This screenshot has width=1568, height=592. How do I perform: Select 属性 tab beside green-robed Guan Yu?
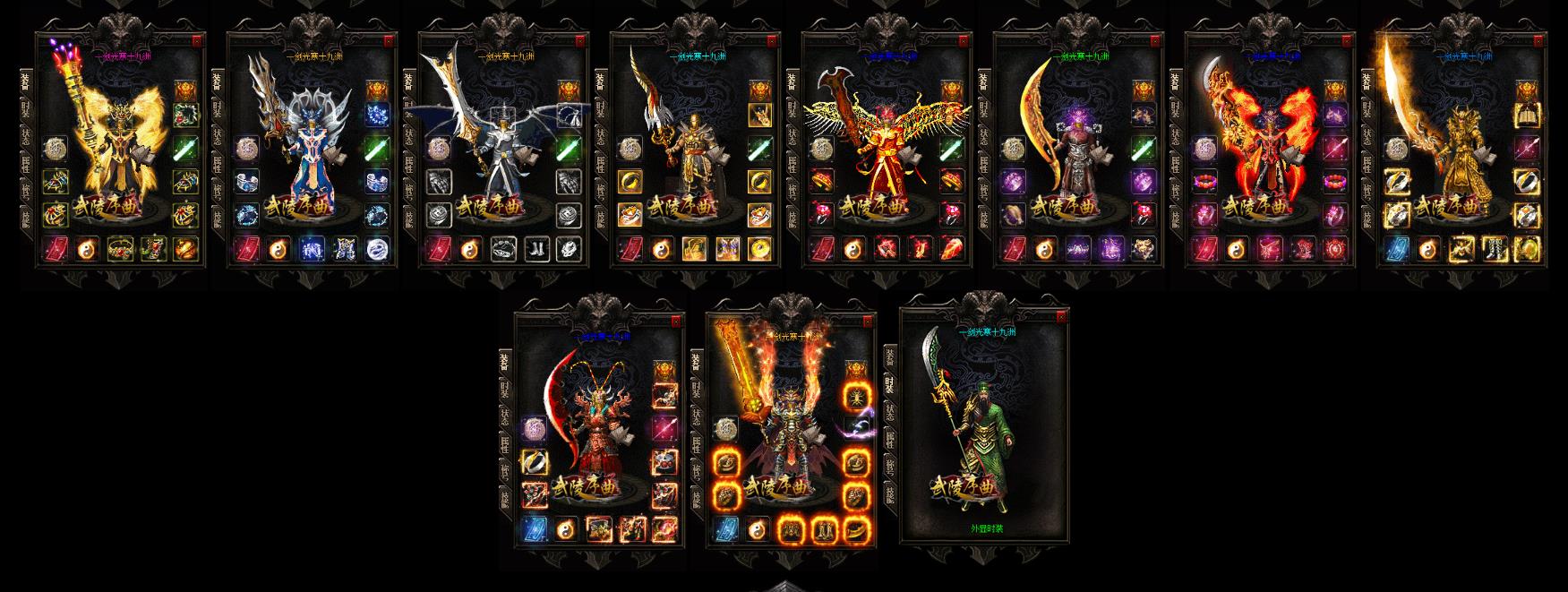pos(889,441)
